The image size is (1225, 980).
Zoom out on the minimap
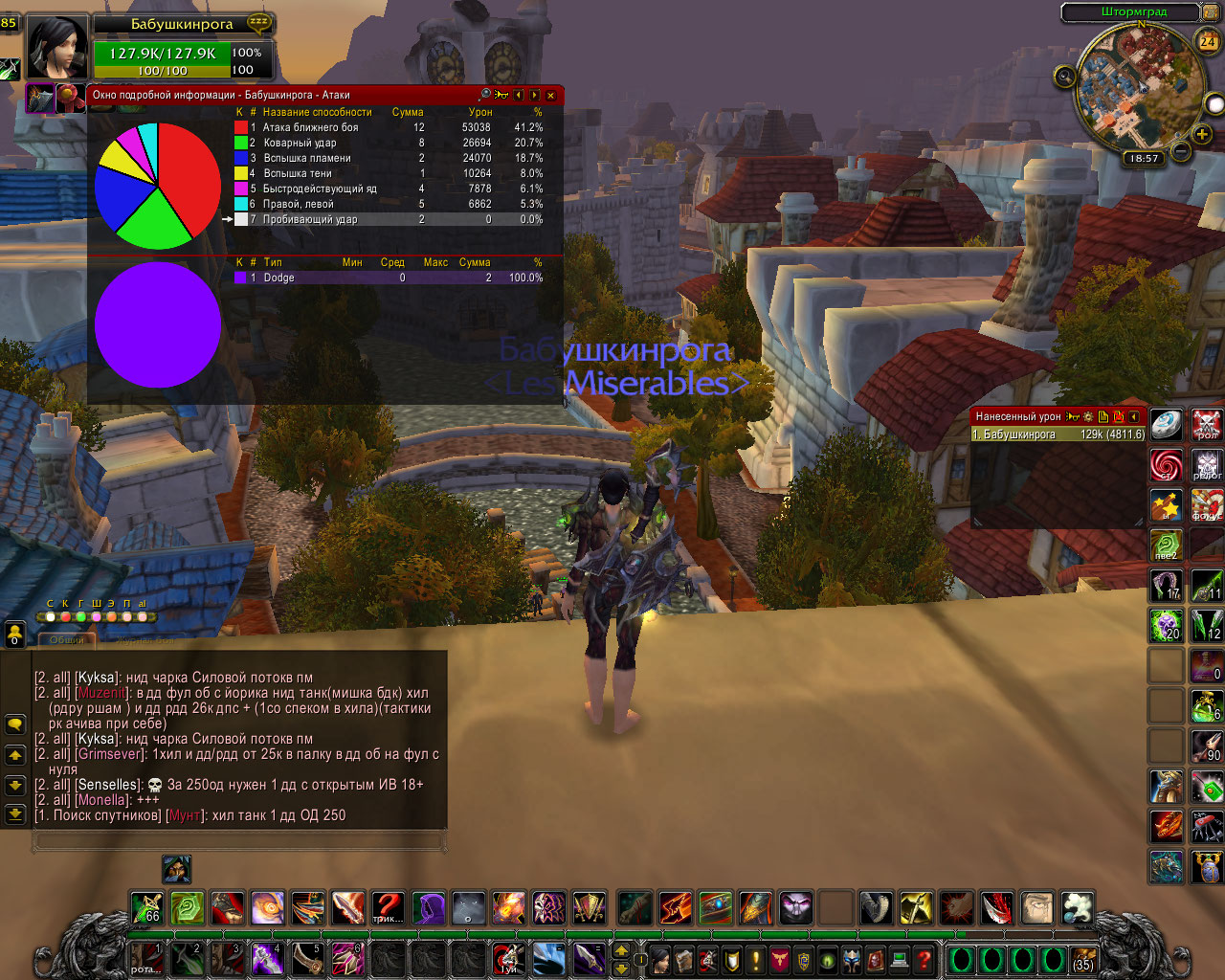coord(1181,151)
